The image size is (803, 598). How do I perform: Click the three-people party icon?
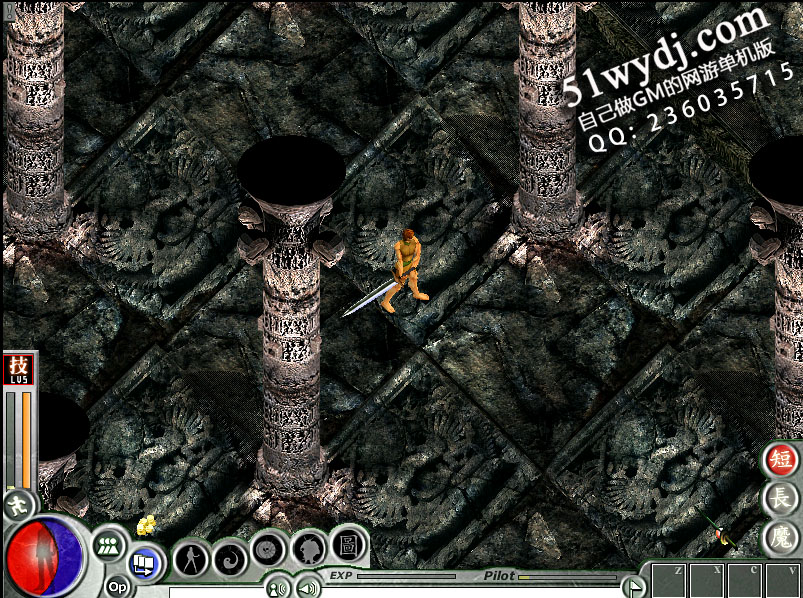point(109,546)
